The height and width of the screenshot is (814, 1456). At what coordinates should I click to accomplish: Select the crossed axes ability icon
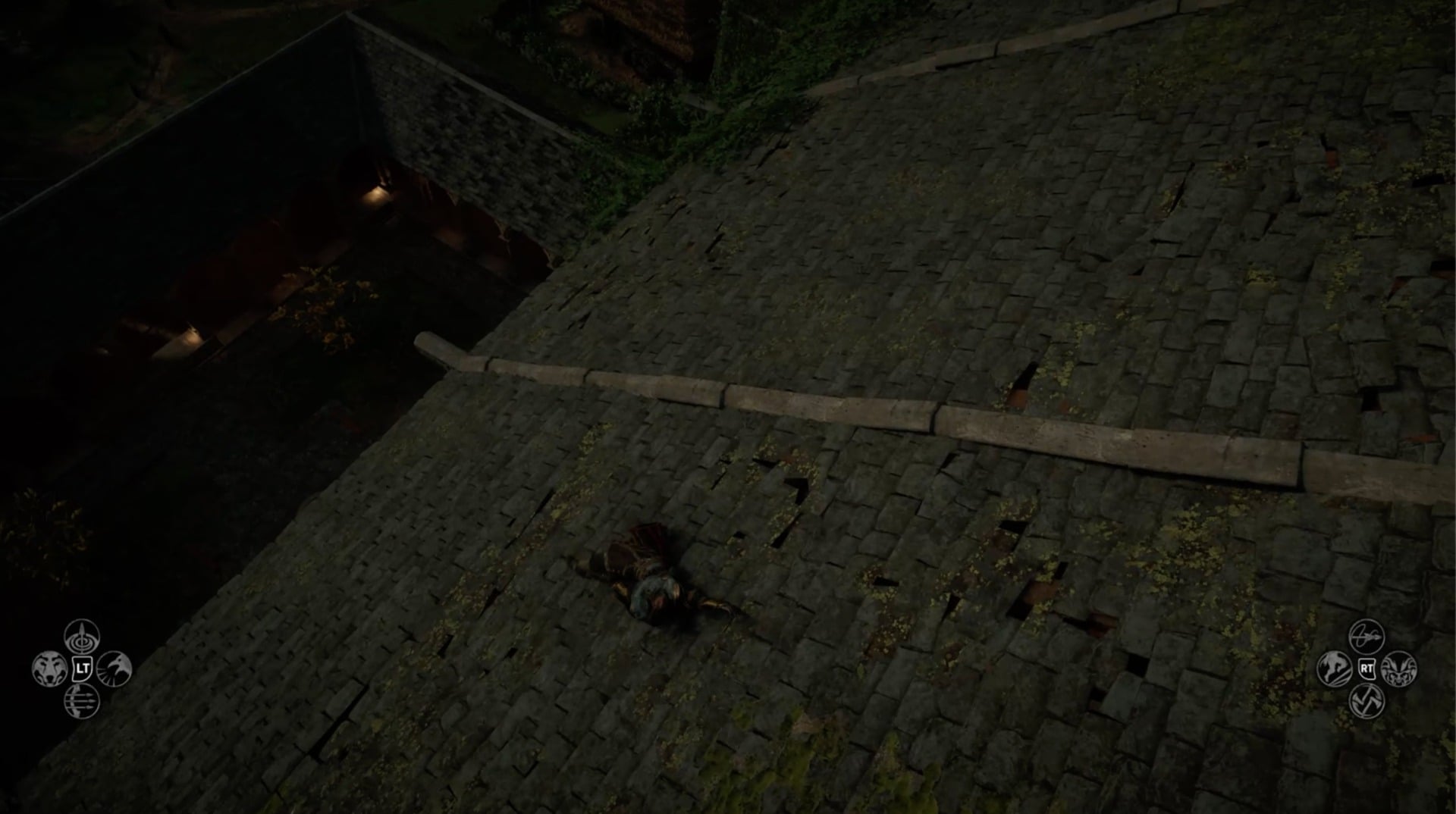click(1367, 701)
